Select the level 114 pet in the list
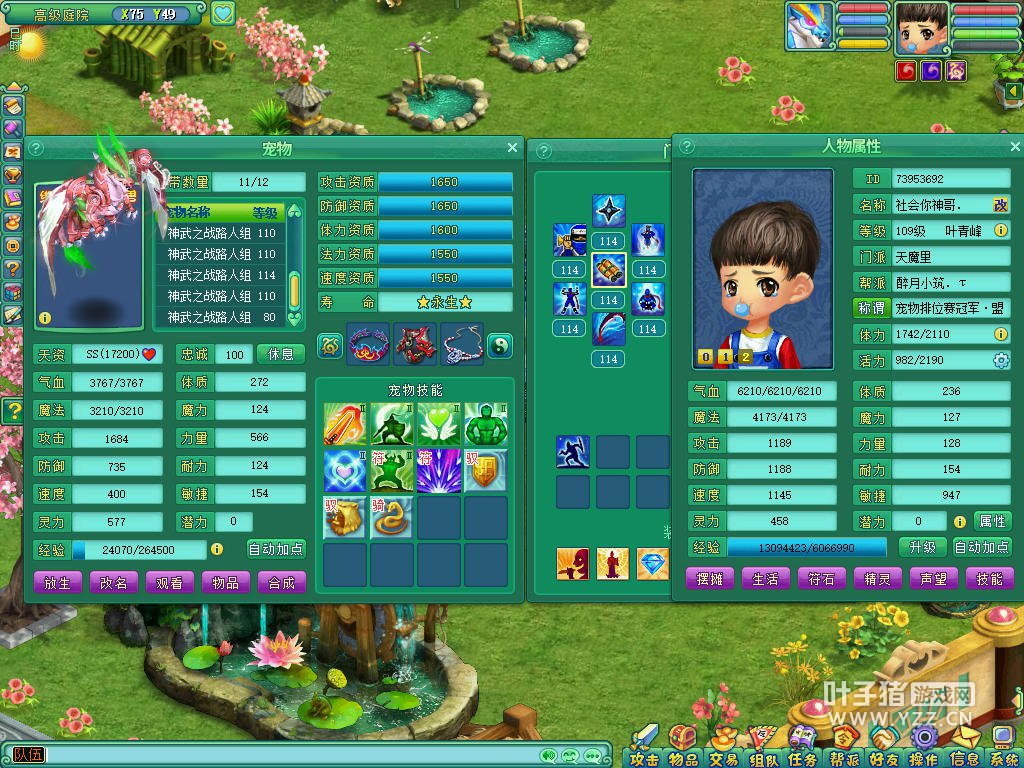The width and height of the screenshot is (1024, 768). (222, 275)
